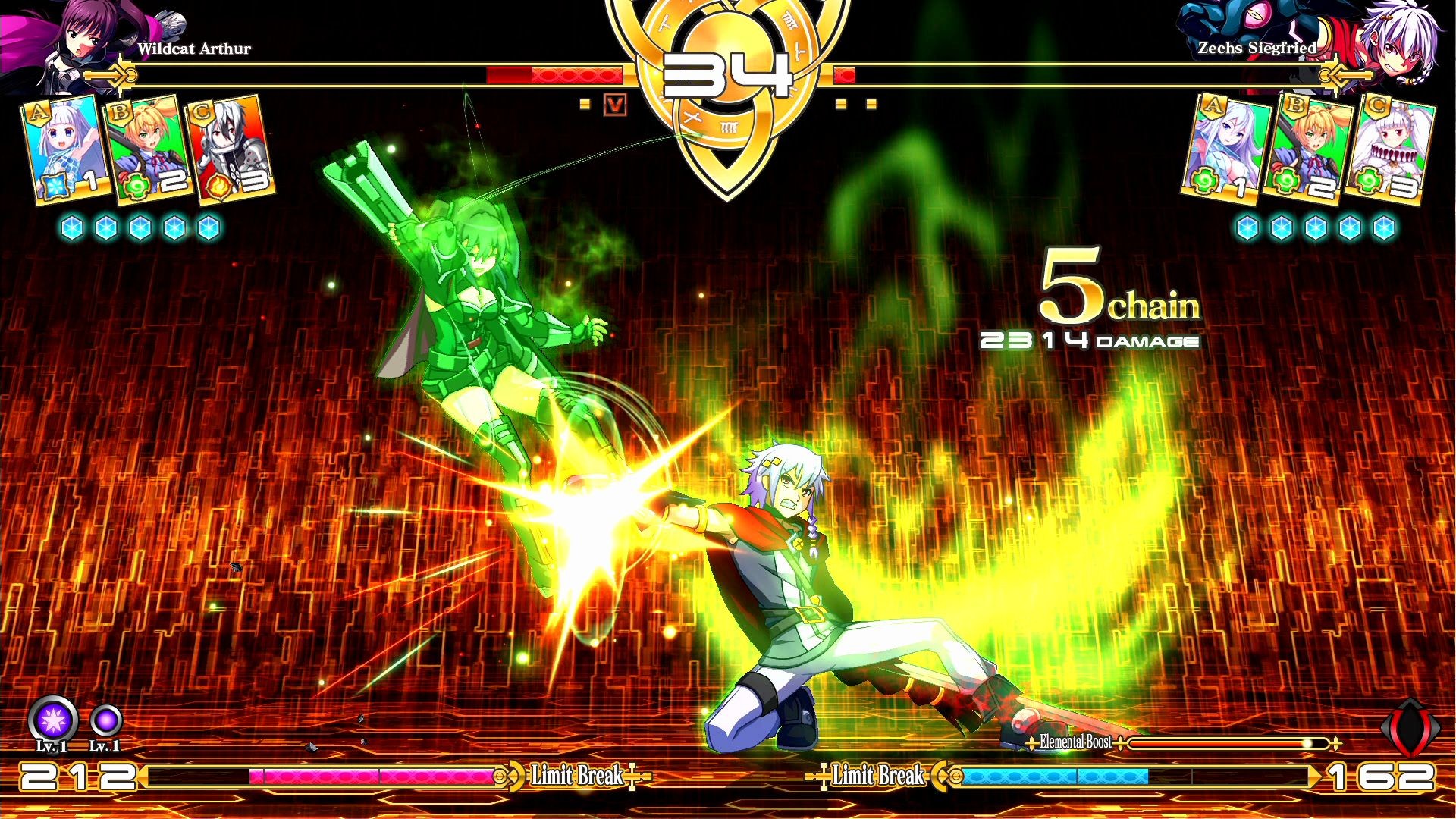Toggle the middle gem under Zechs's cards
The image size is (1456, 819).
1316,226
